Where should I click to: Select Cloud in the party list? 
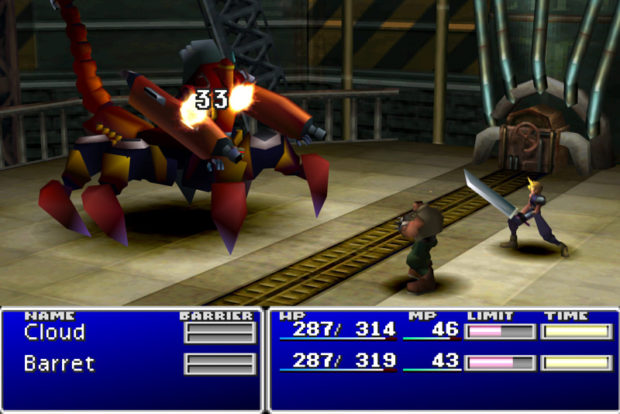tap(54, 333)
